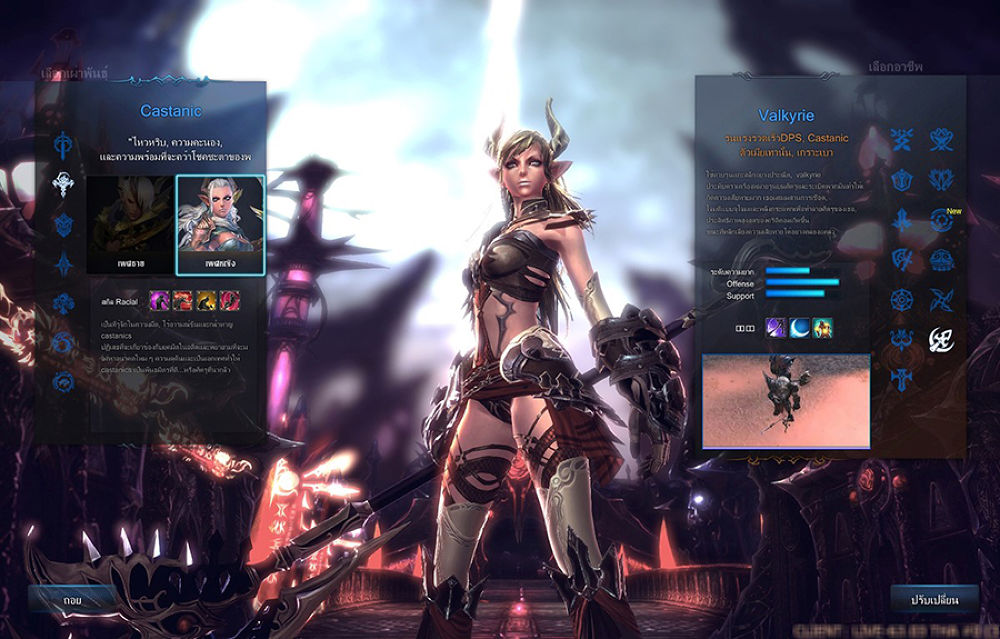Image resolution: width=1000 pixels, height=639 pixels.
Task: Click the bottom-left back button
Action: [x=71, y=601]
